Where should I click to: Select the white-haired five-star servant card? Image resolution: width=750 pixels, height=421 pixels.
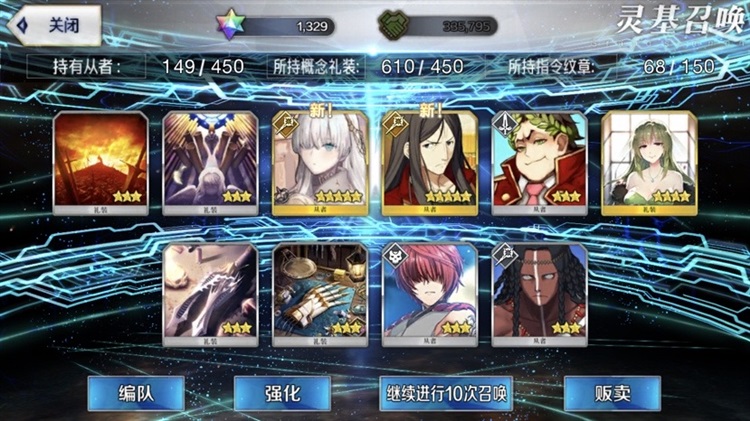tap(317, 161)
